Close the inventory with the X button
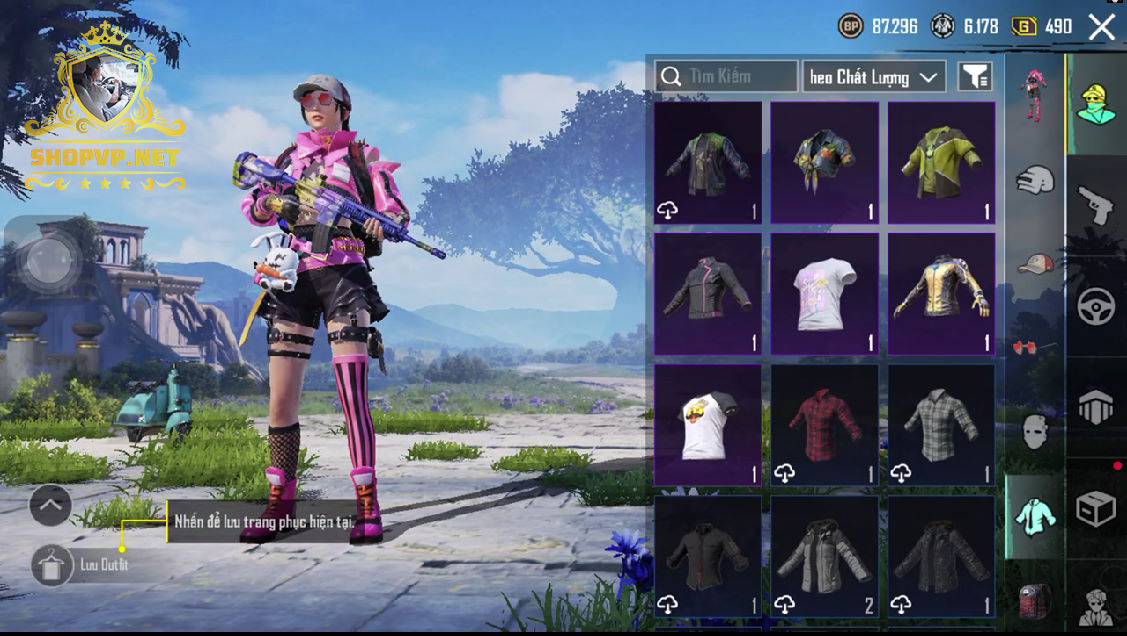This screenshot has width=1127, height=636. pos(1101,27)
